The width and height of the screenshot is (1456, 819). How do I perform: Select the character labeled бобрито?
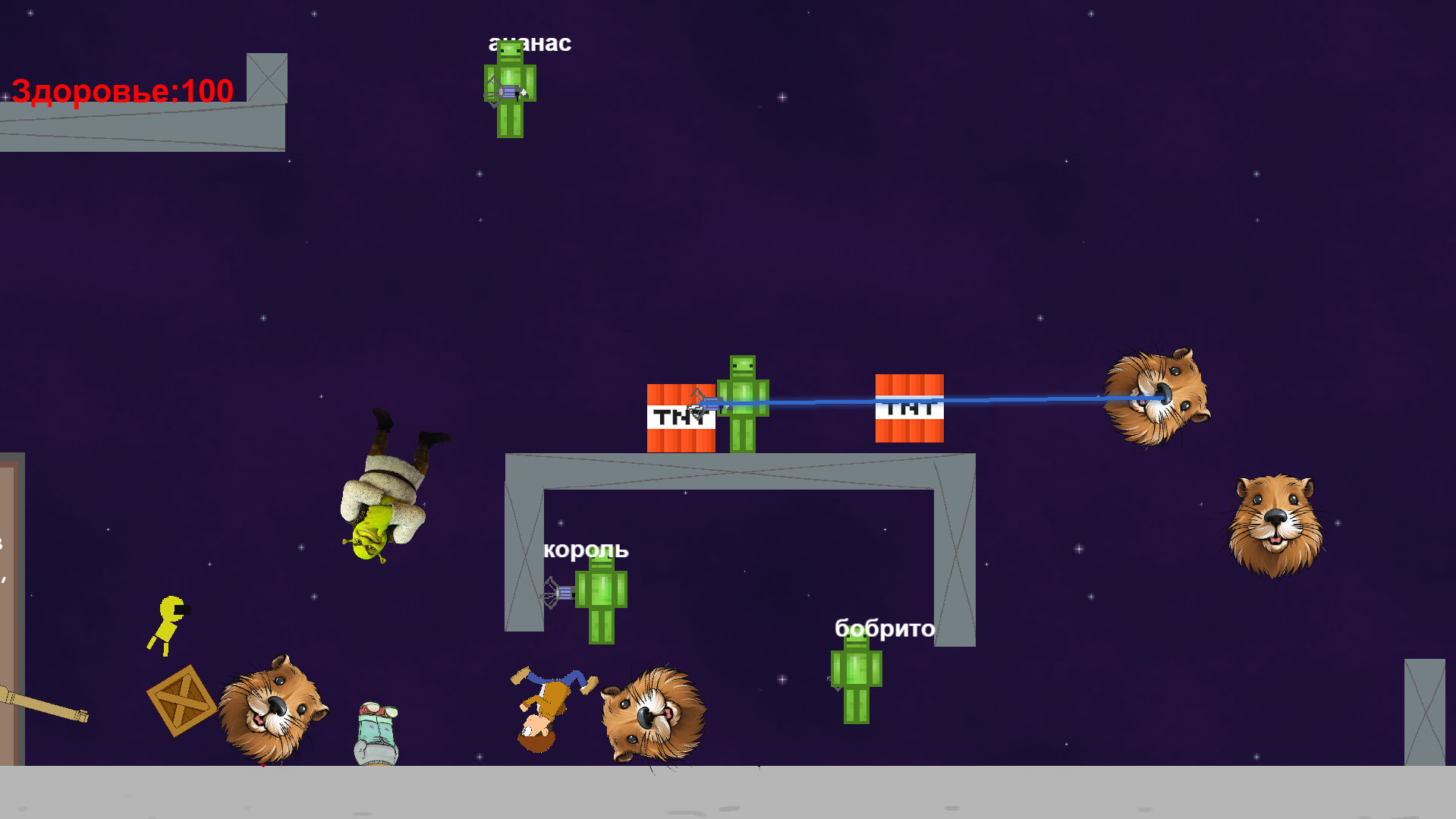click(855, 676)
